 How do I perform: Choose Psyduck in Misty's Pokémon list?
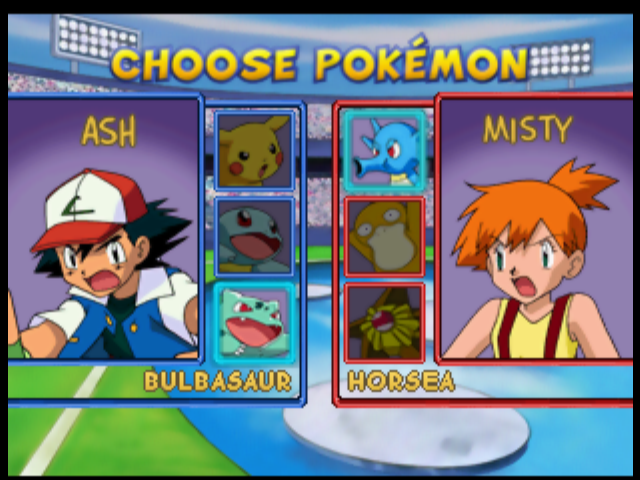pos(385,236)
